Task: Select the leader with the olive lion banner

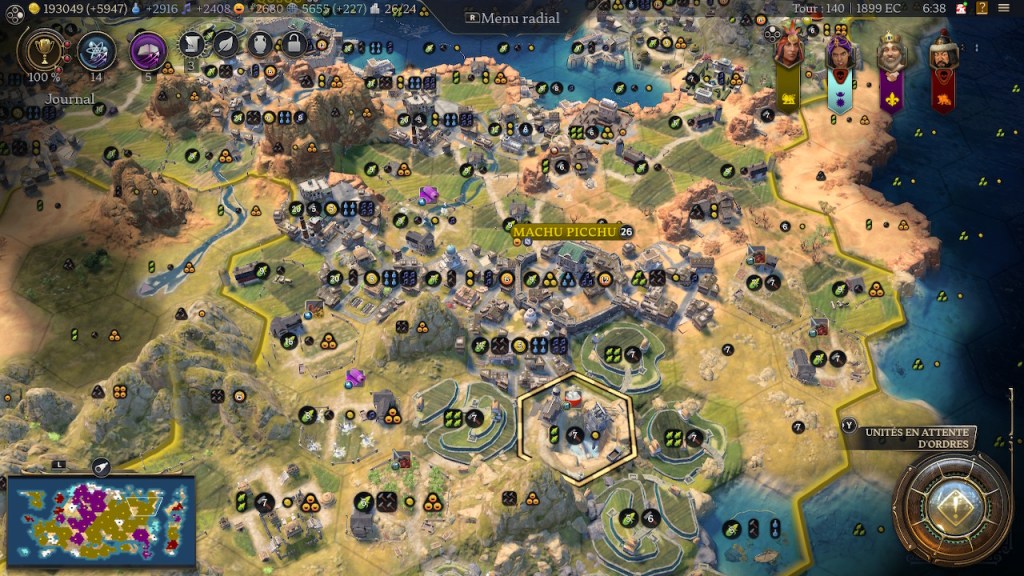Action: tap(789, 62)
